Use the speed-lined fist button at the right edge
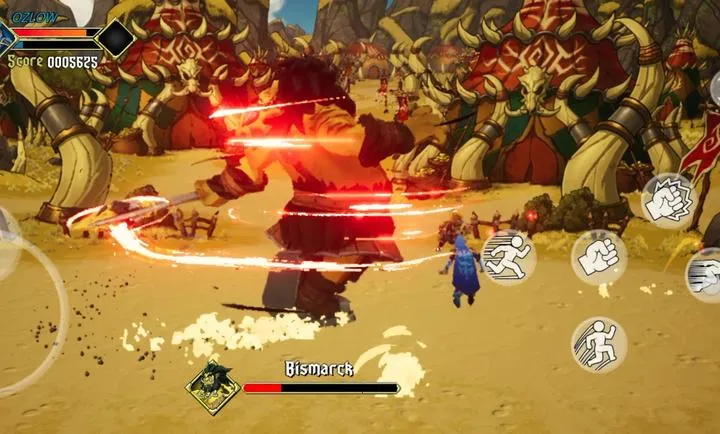 pyautogui.click(x=705, y=275)
